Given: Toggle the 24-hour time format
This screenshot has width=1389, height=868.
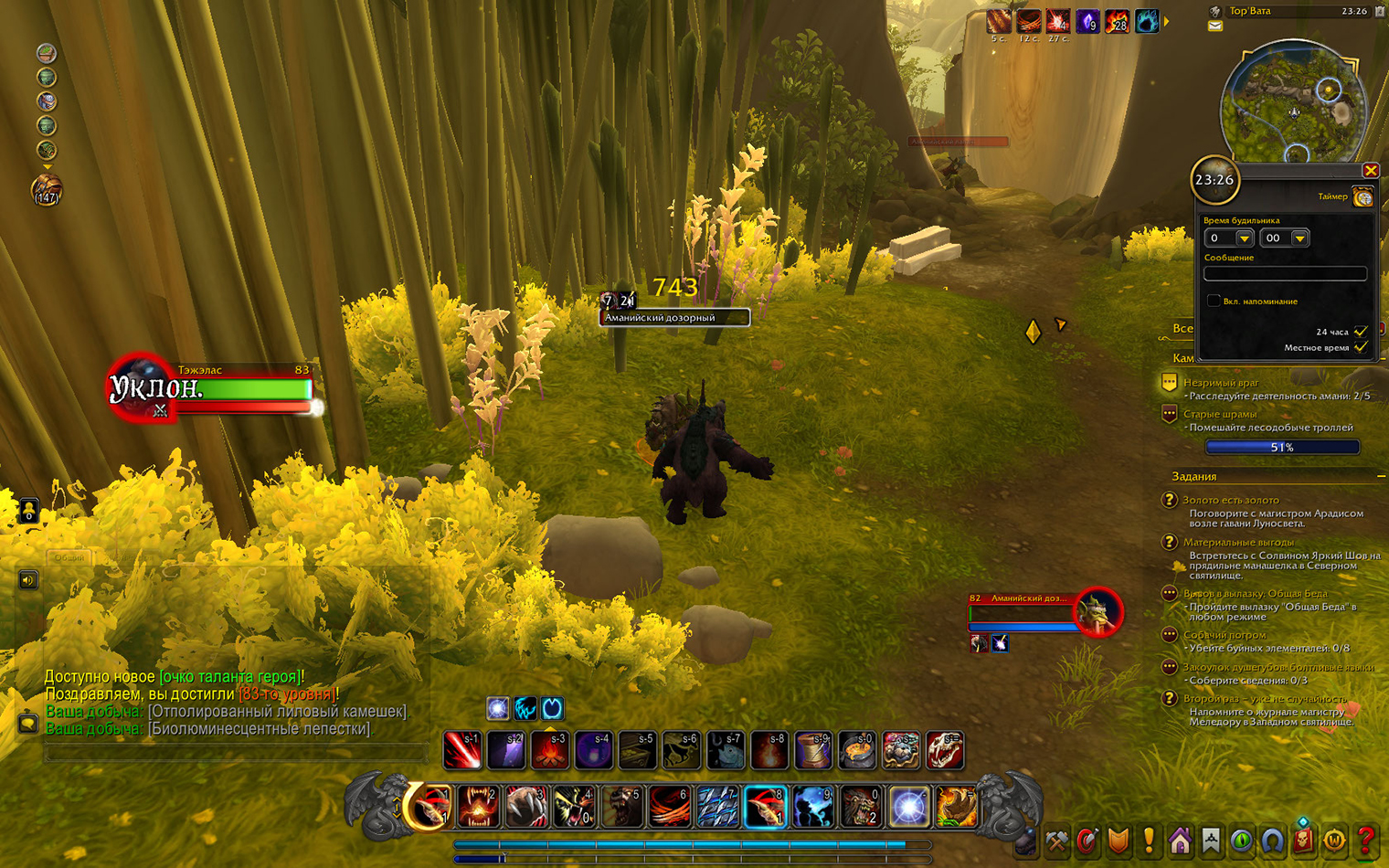Looking at the screenshot, I should (1361, 331).
